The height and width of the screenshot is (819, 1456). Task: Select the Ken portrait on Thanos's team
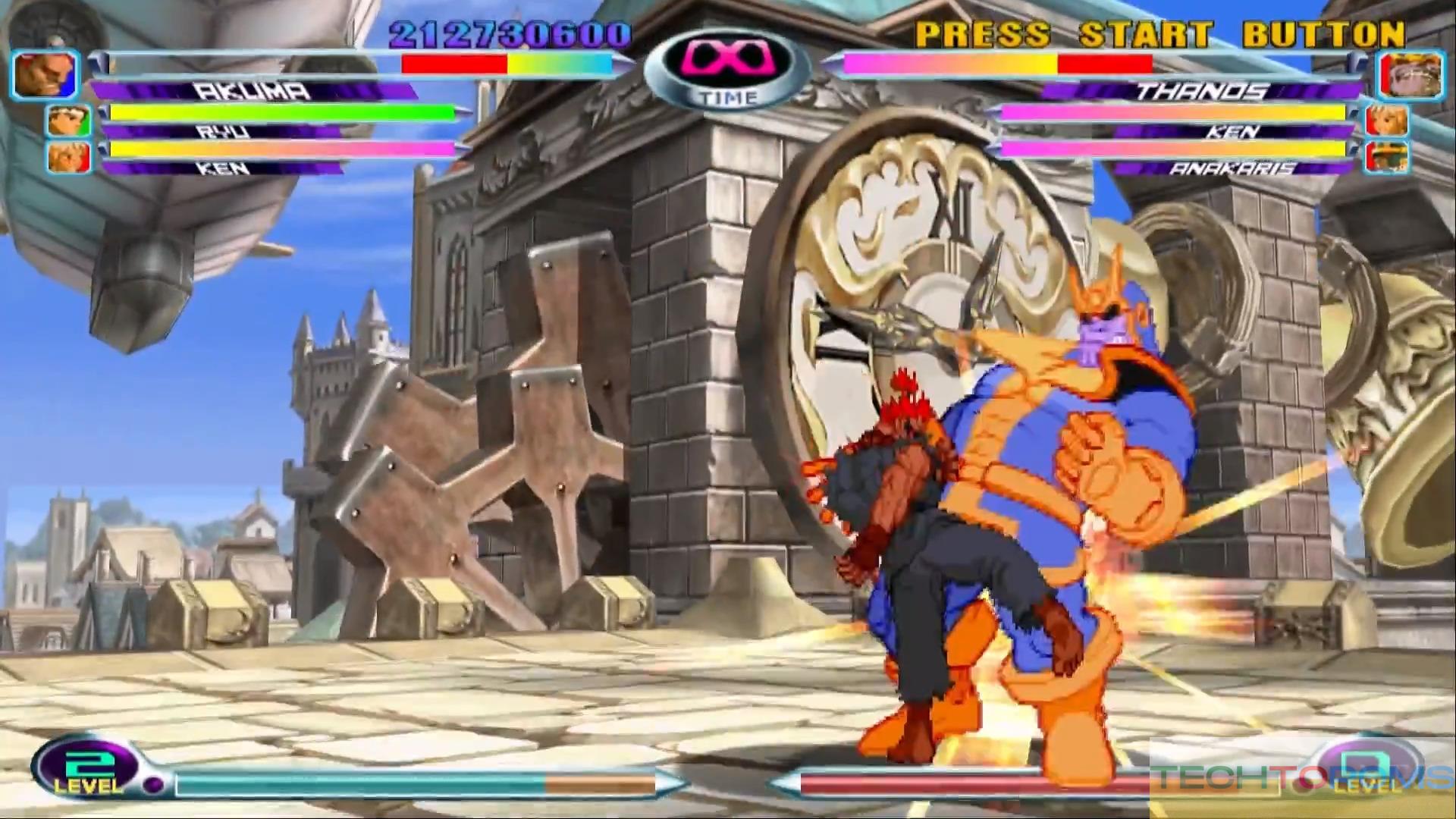click(x=1387, y=121)
